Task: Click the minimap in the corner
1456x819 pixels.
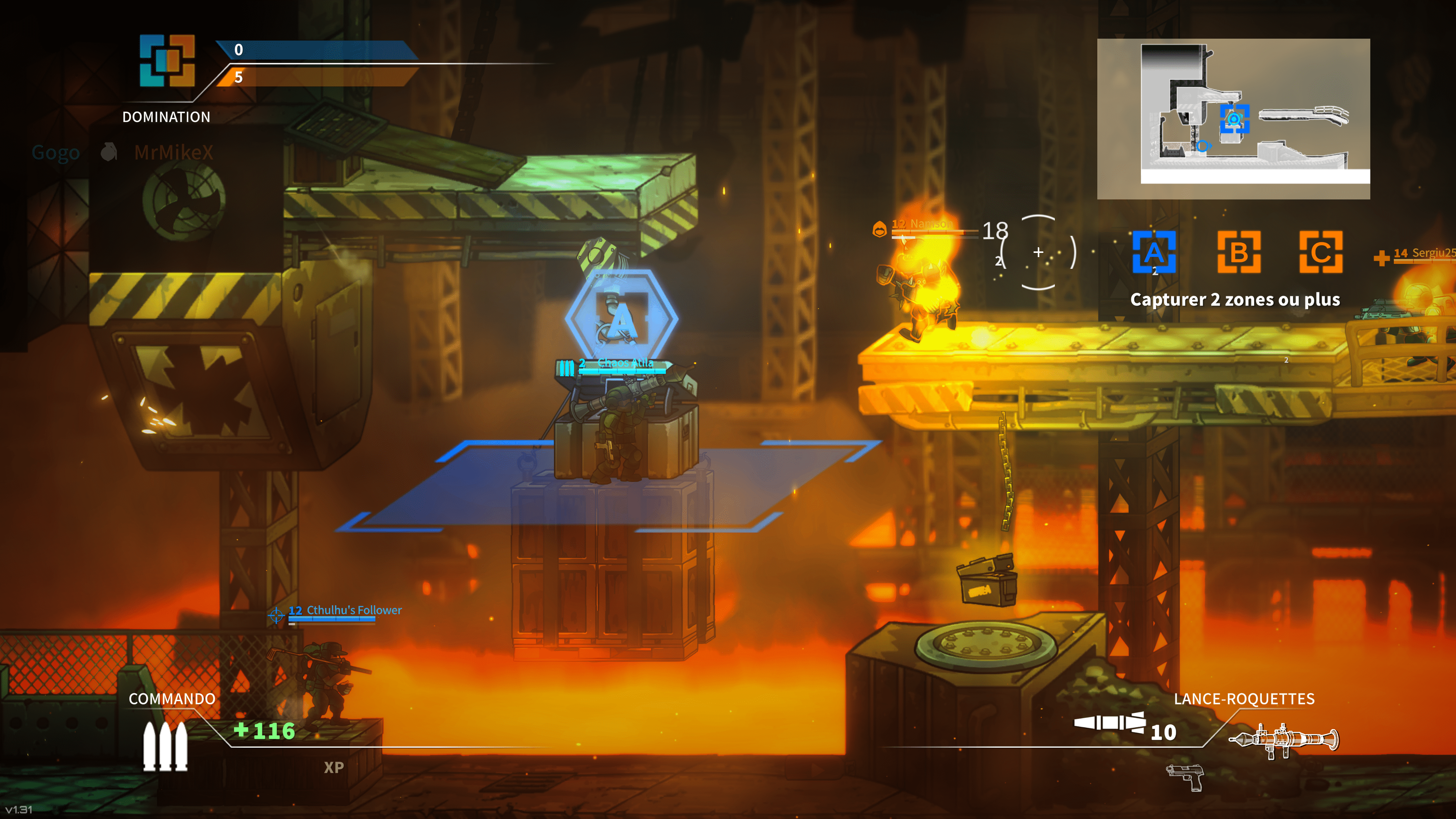Action: tap(1233, 119)
